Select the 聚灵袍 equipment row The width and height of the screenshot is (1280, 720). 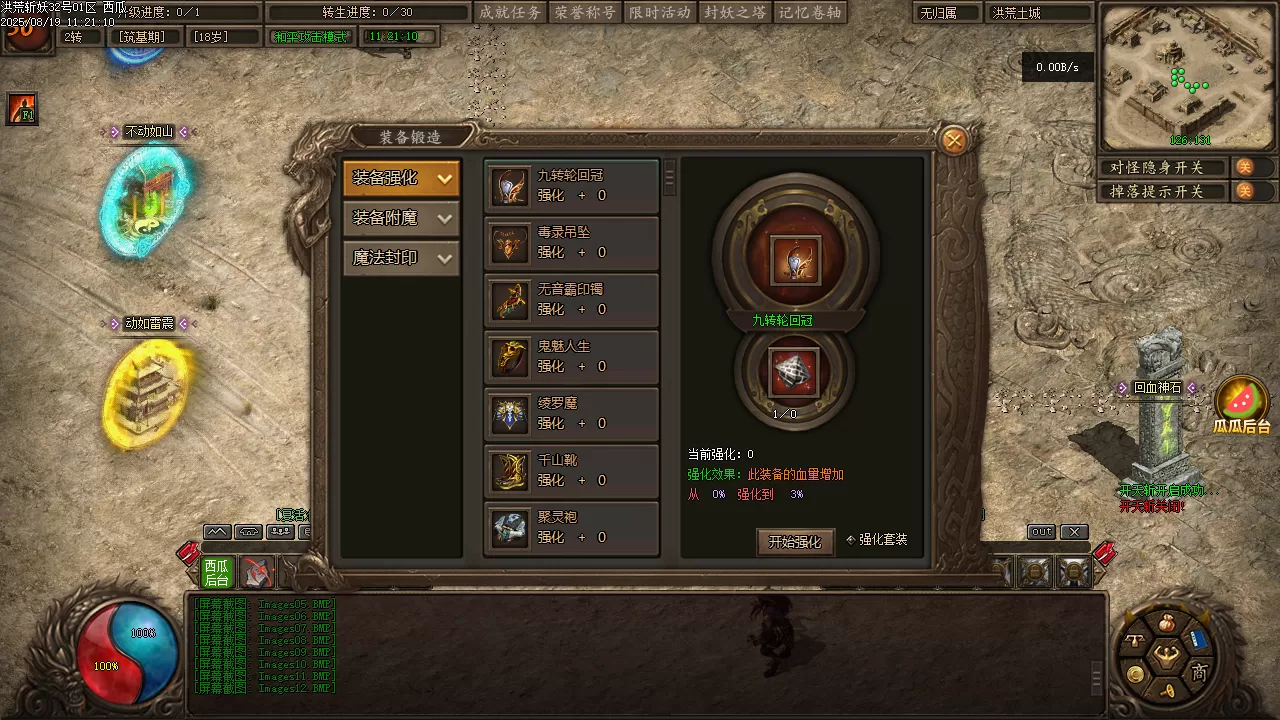(x=571, y=528)
